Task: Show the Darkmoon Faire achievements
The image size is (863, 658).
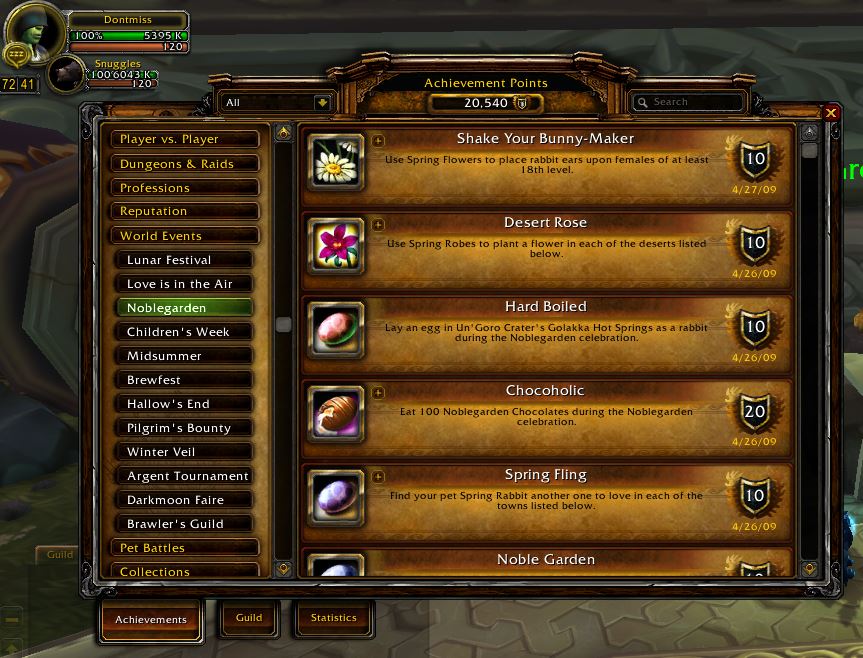Action: coord(189,500)
